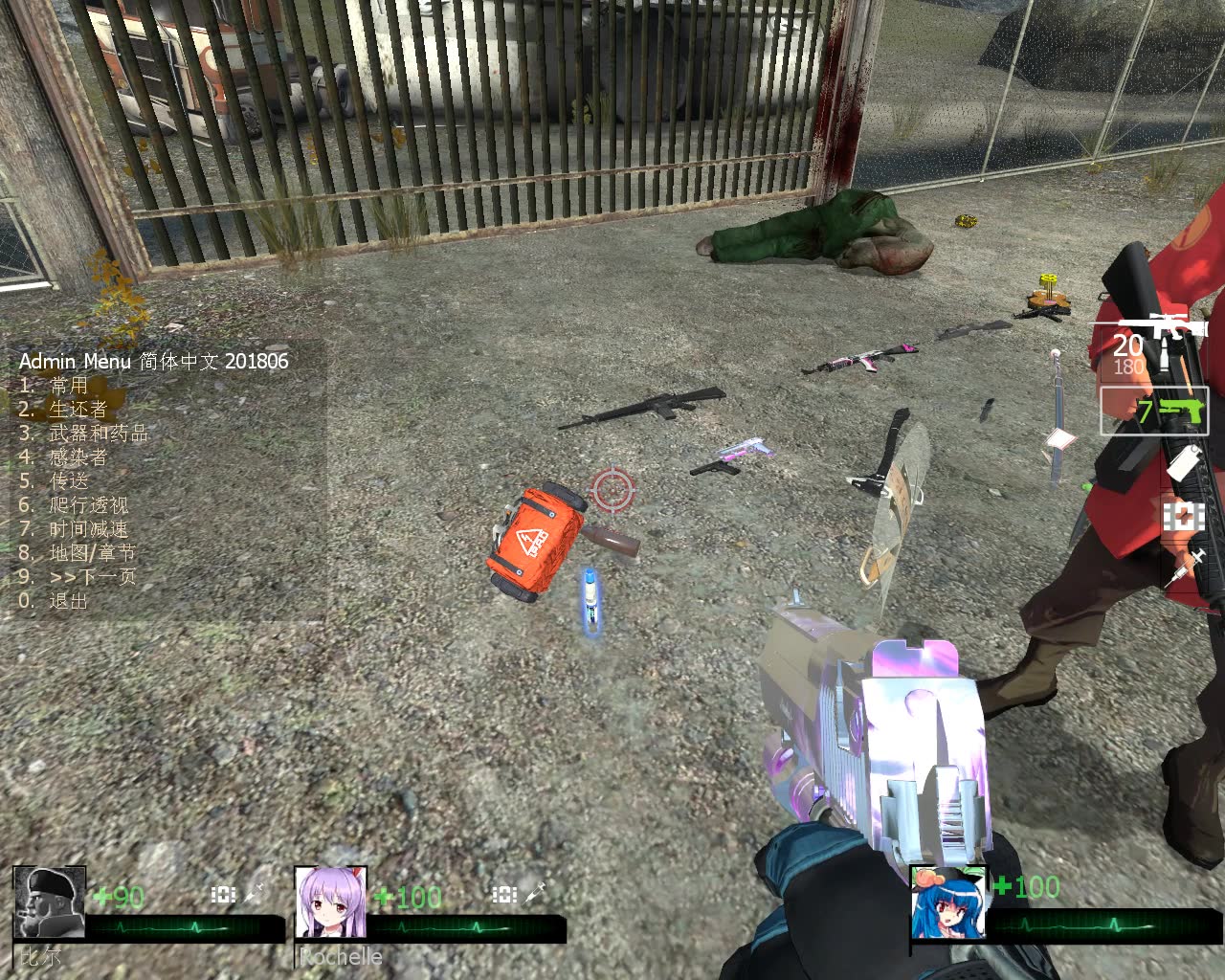Activate the 时间减速 menu entry

tap(88, 529)
